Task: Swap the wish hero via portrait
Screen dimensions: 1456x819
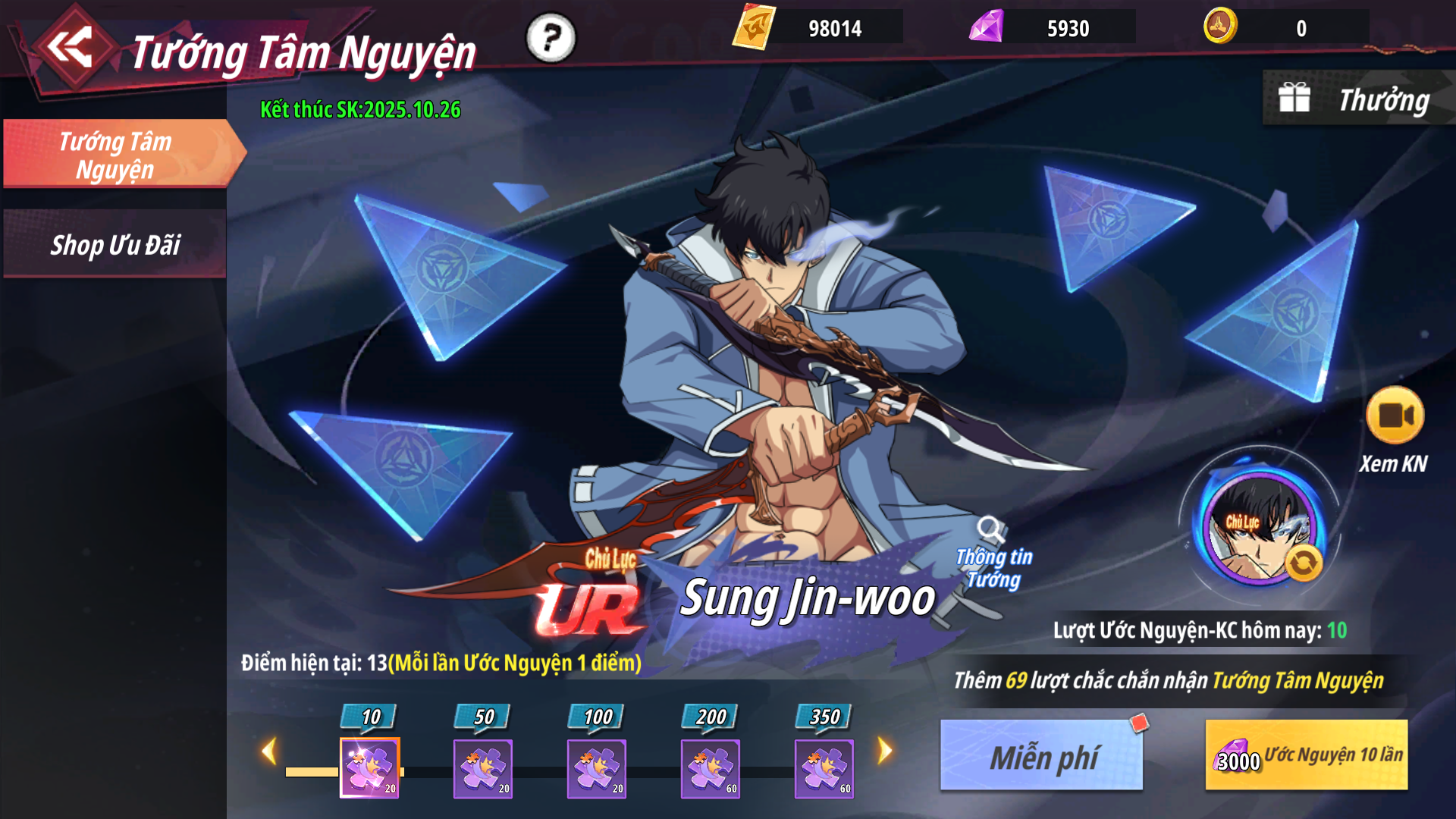Action: (1260, 528)
